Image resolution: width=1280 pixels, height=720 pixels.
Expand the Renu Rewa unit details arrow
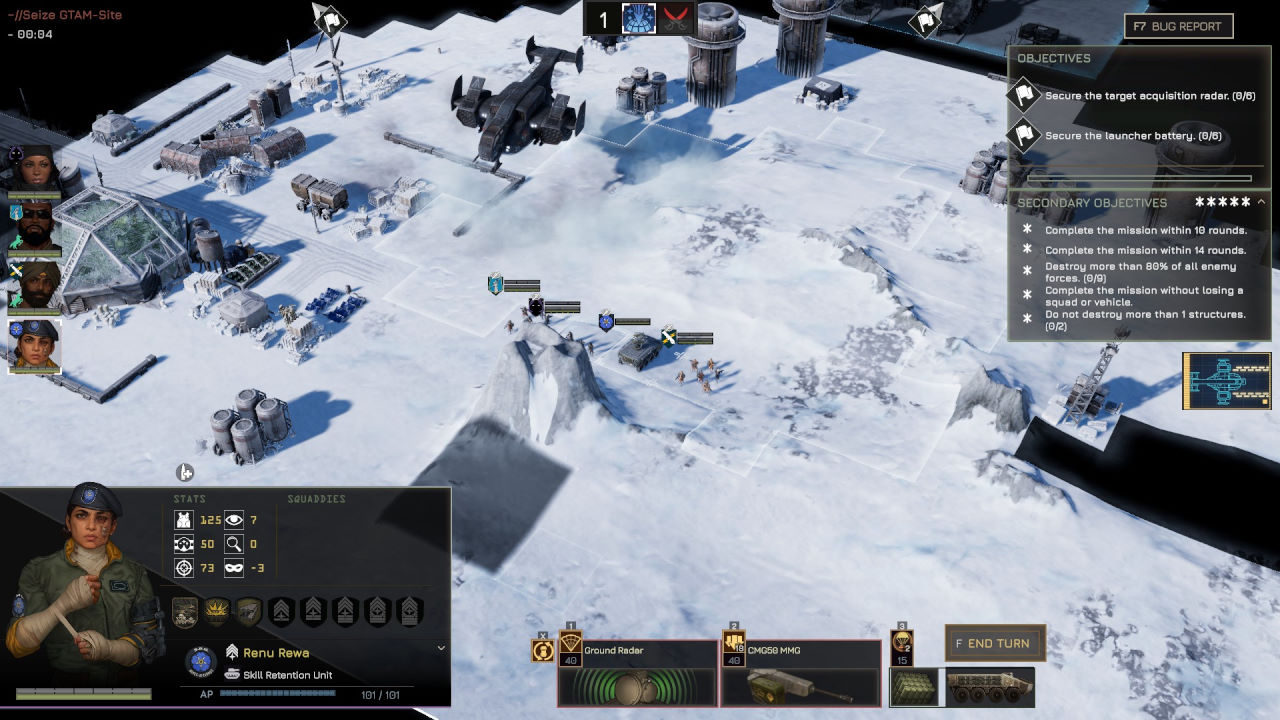coord(441,648)
